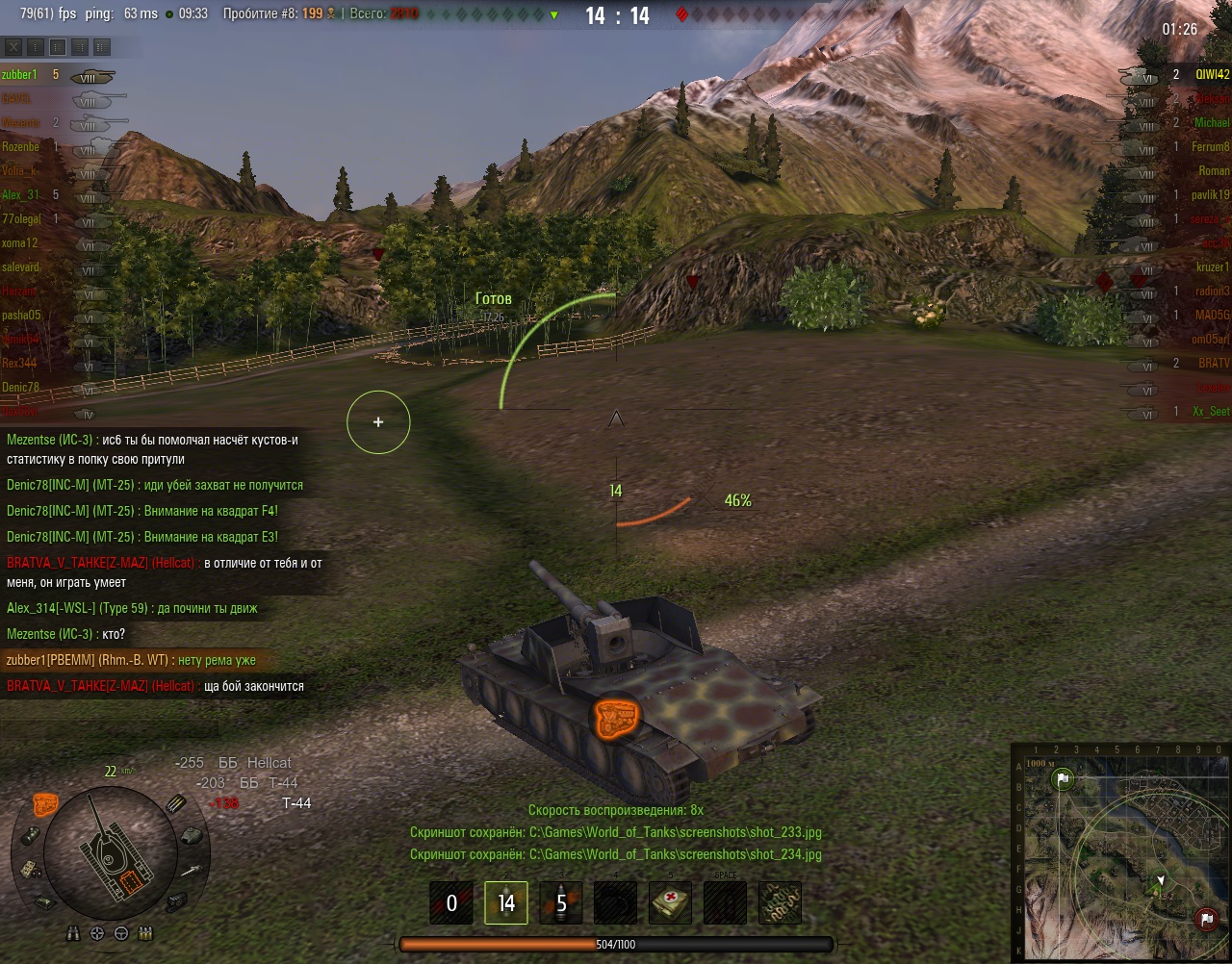Select BRATV in the enemy roster
Image resolution: width=1232 pixels, height=964 pixels.
[x=1213, y=363]
